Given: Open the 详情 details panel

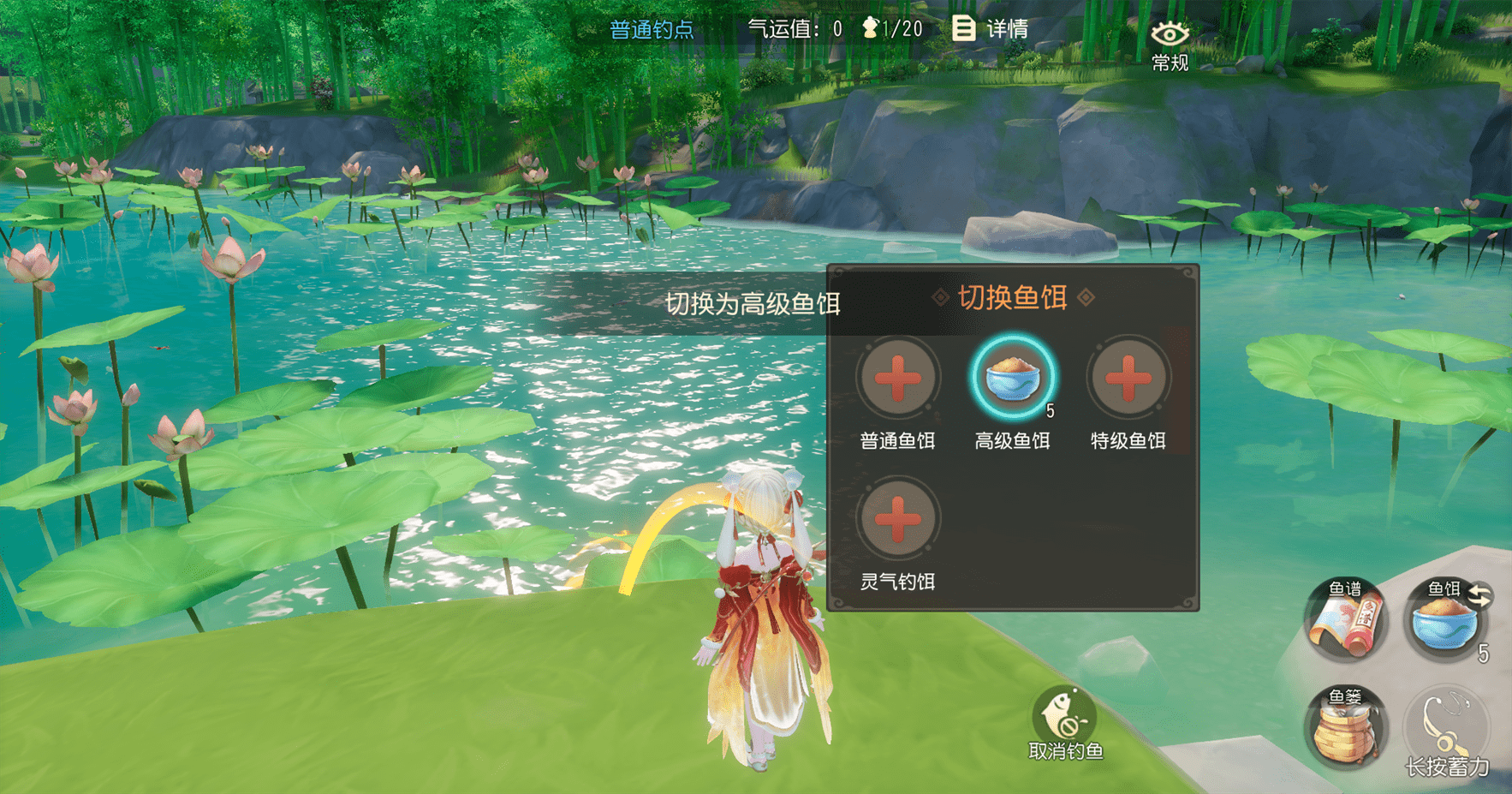Looking at the screenshot, I should 990,29.
